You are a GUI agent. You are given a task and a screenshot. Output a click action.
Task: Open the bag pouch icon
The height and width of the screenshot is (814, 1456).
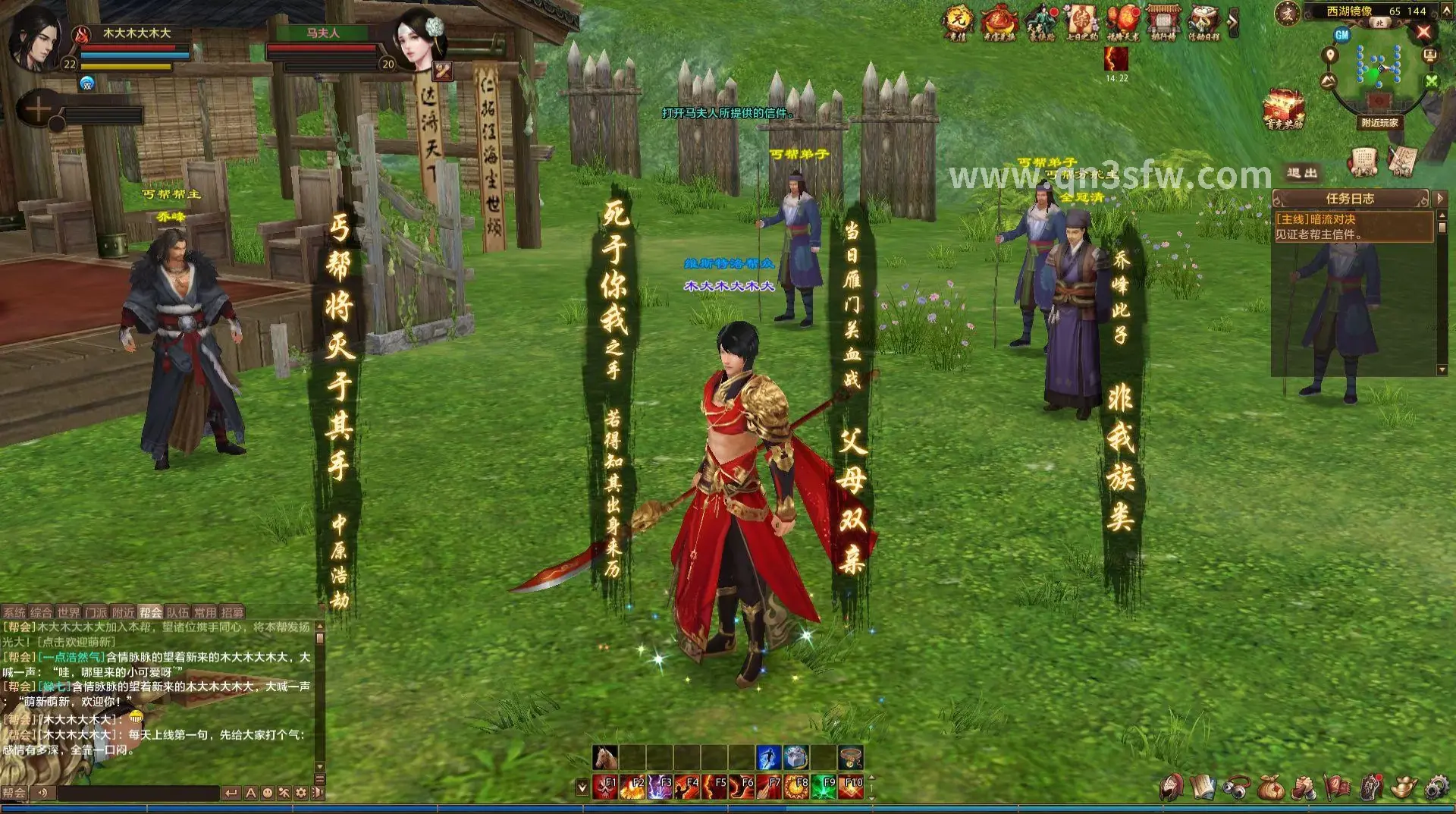(1270, 788)
